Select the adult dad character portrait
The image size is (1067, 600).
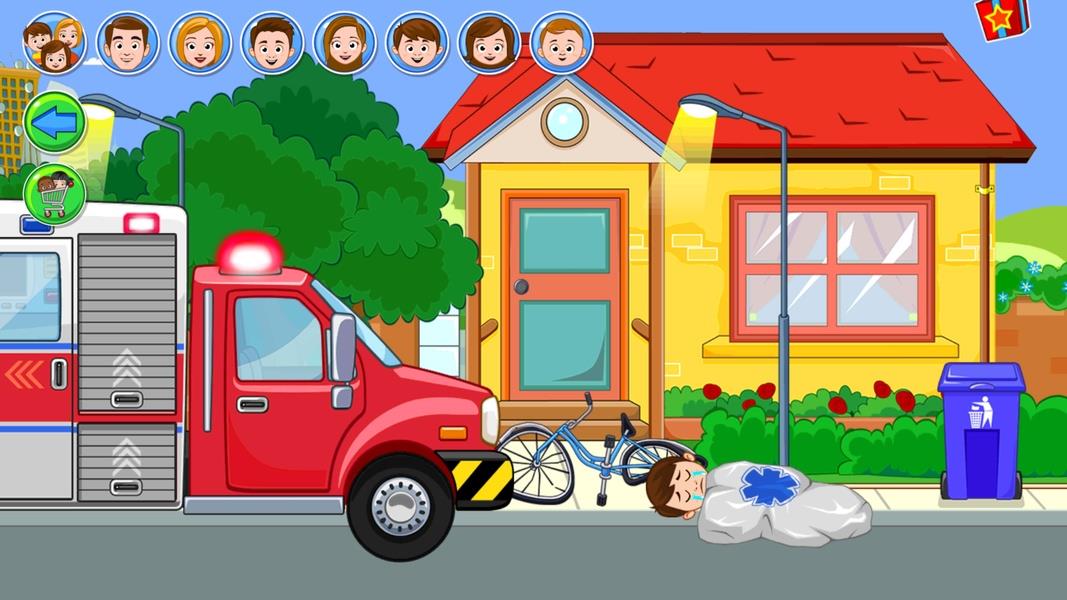click(x=127, y=43)
